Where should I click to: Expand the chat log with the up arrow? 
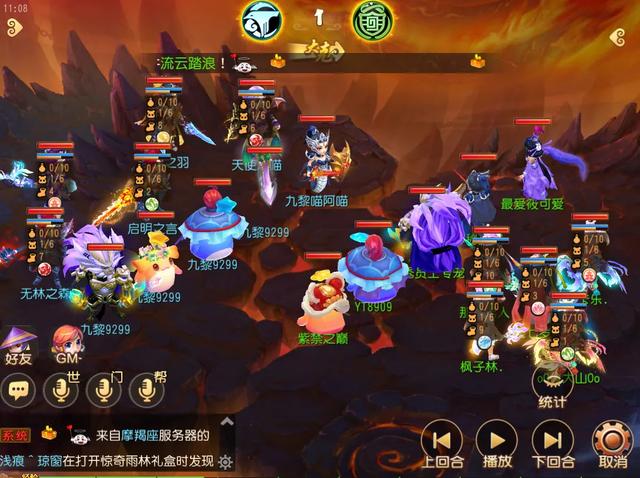point(226,421)
